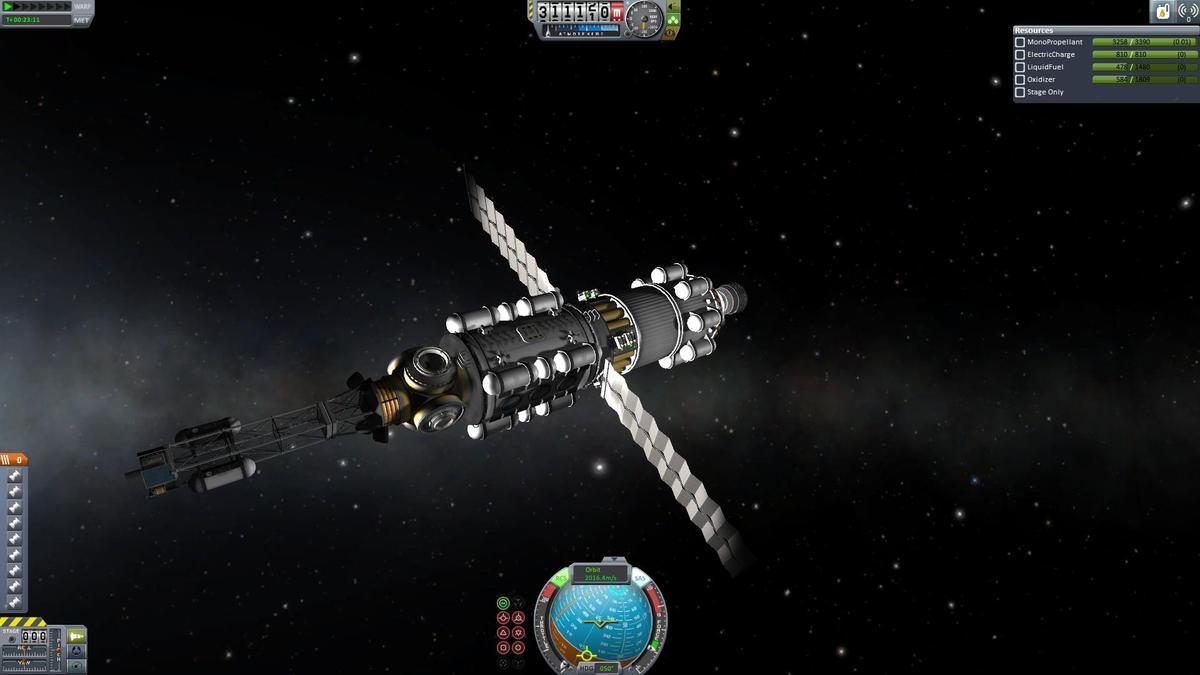The image size is (1200, 675).
Task: Switch to docking mode button
Action: click(77, 651)
